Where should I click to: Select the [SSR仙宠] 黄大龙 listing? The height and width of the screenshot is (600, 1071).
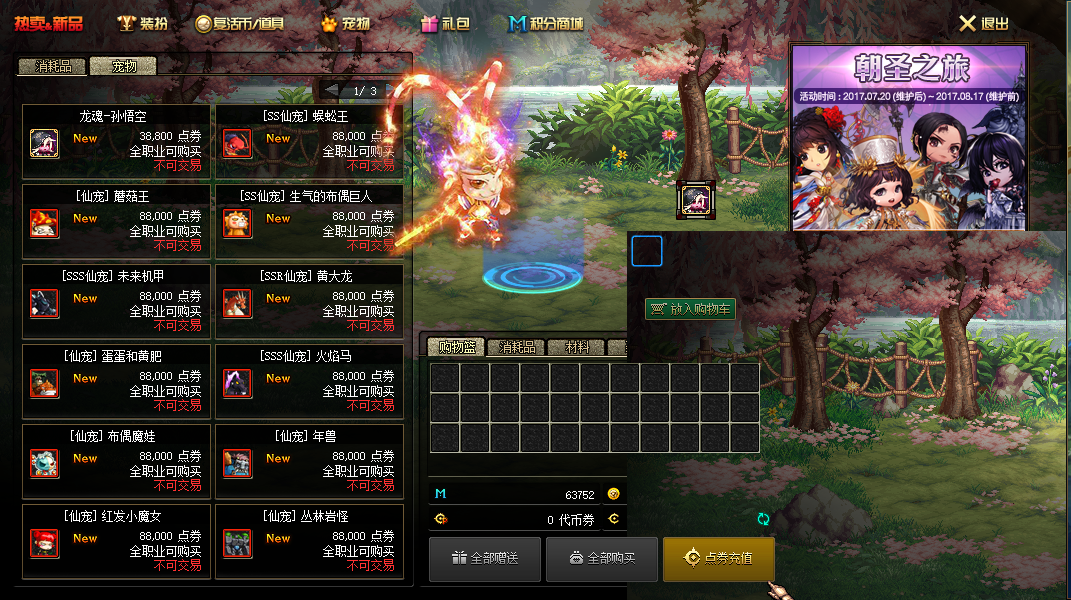pos(309,302)
